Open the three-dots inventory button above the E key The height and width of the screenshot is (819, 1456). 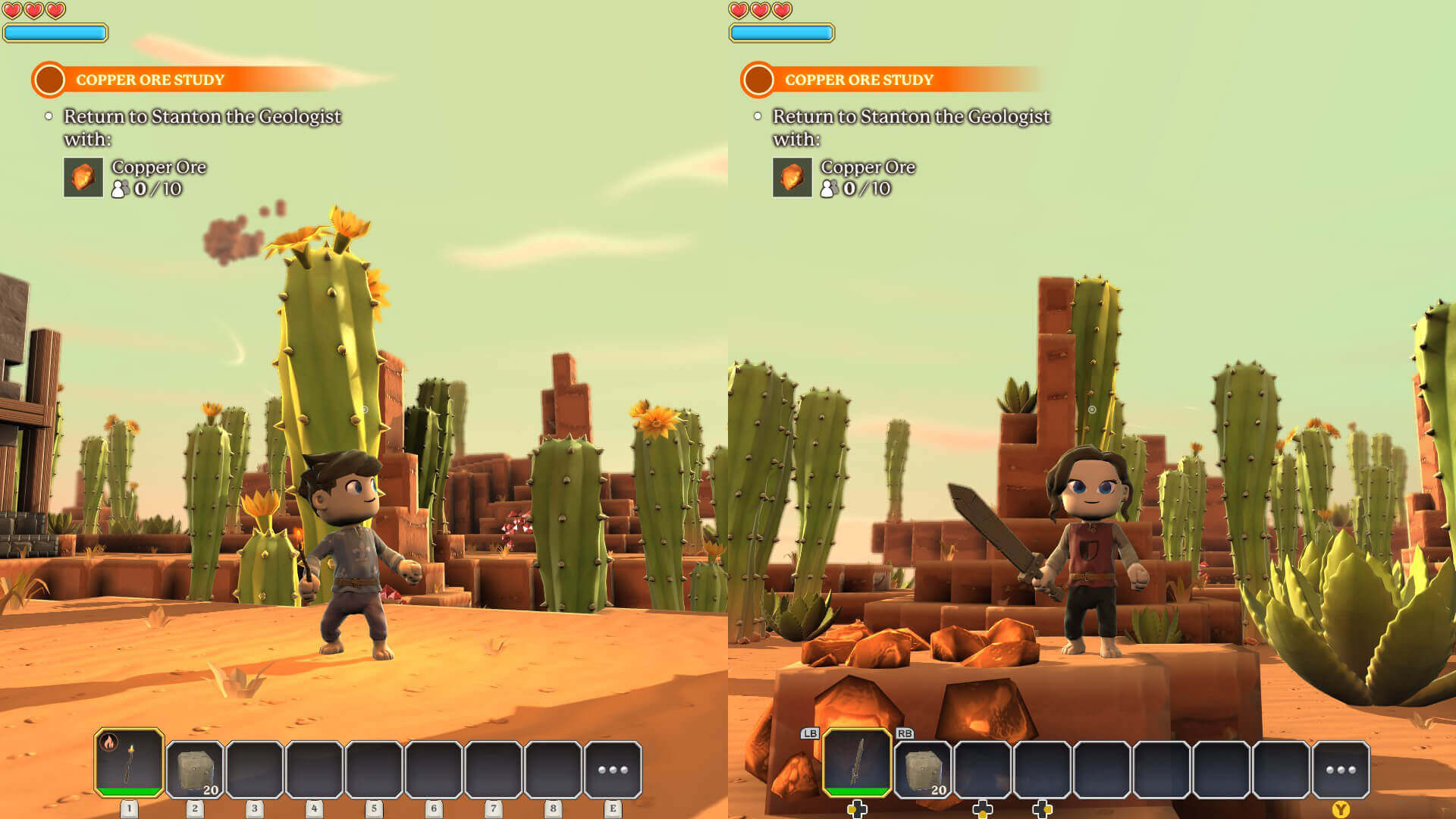(613, 770)
